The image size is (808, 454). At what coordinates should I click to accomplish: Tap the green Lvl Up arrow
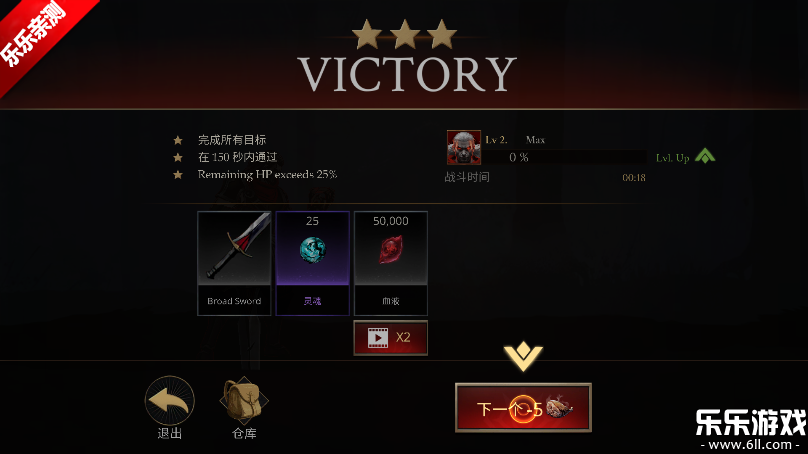705,157
